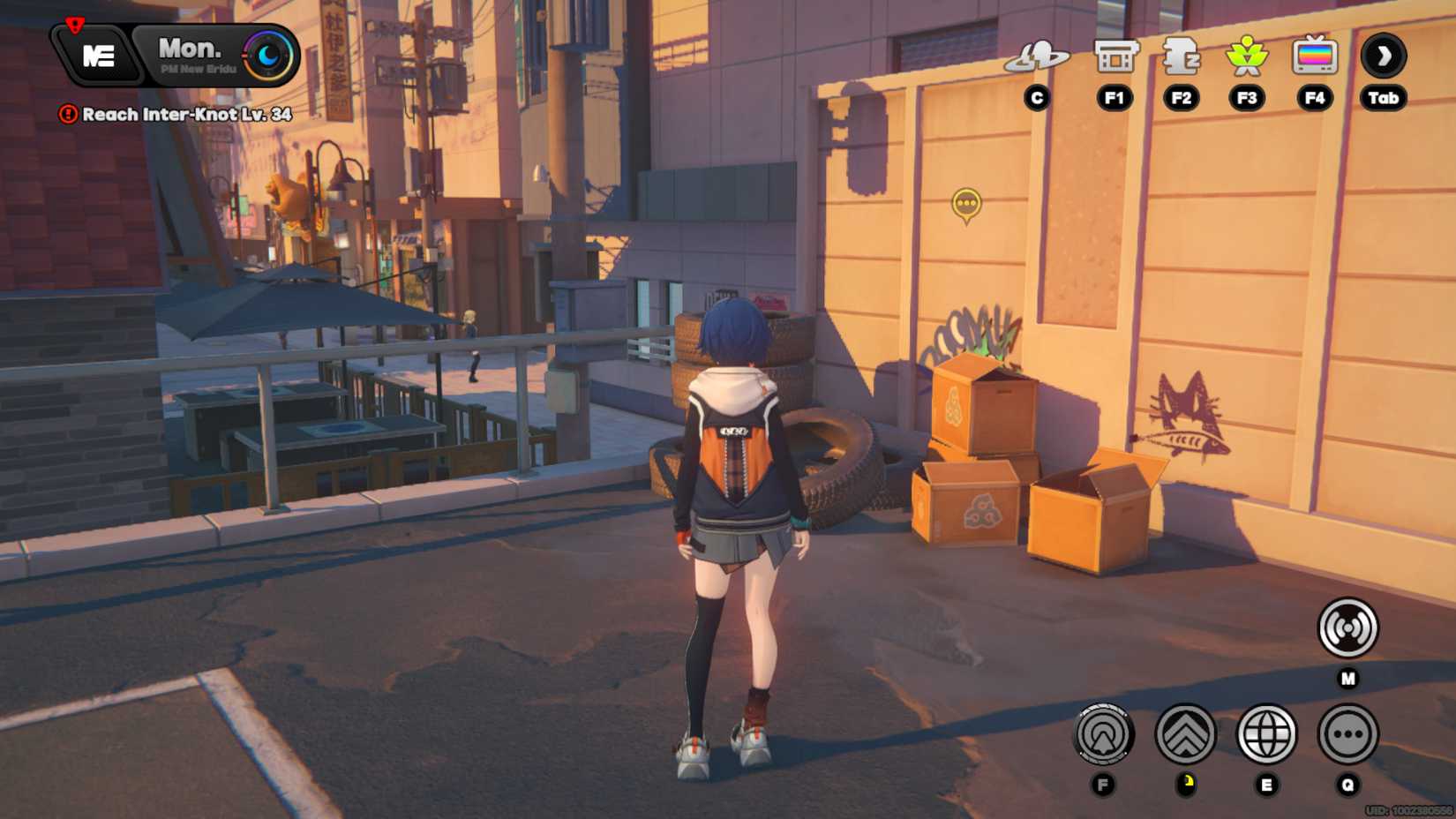The height and width of the screenshot is (819, 1456).
Task: Open extra options with the Q ellipsis icon
Action: coord(1347,736)
